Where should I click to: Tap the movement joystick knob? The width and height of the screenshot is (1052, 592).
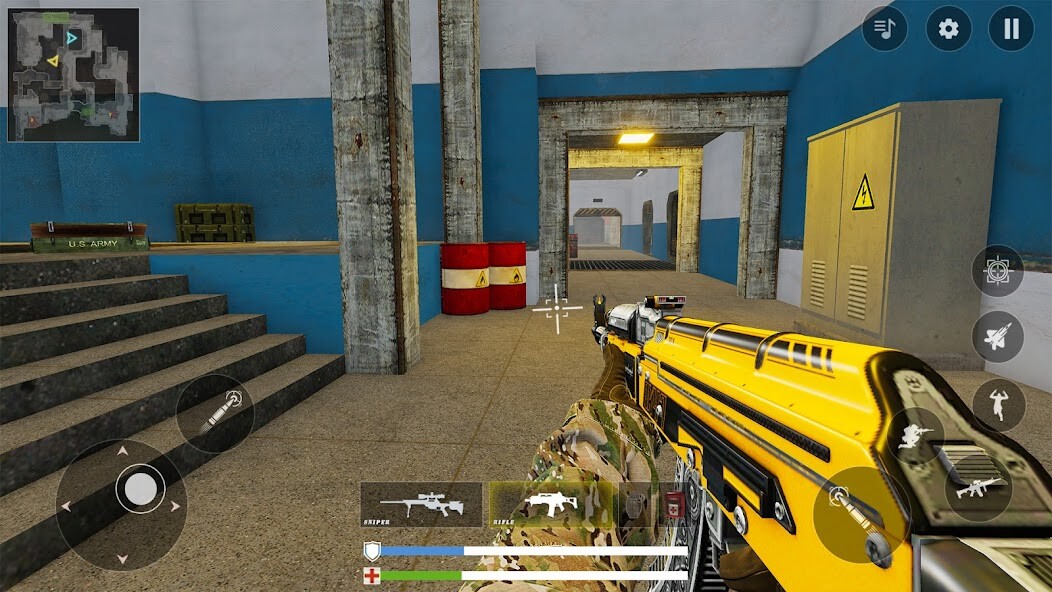click(x=140, y=490)
